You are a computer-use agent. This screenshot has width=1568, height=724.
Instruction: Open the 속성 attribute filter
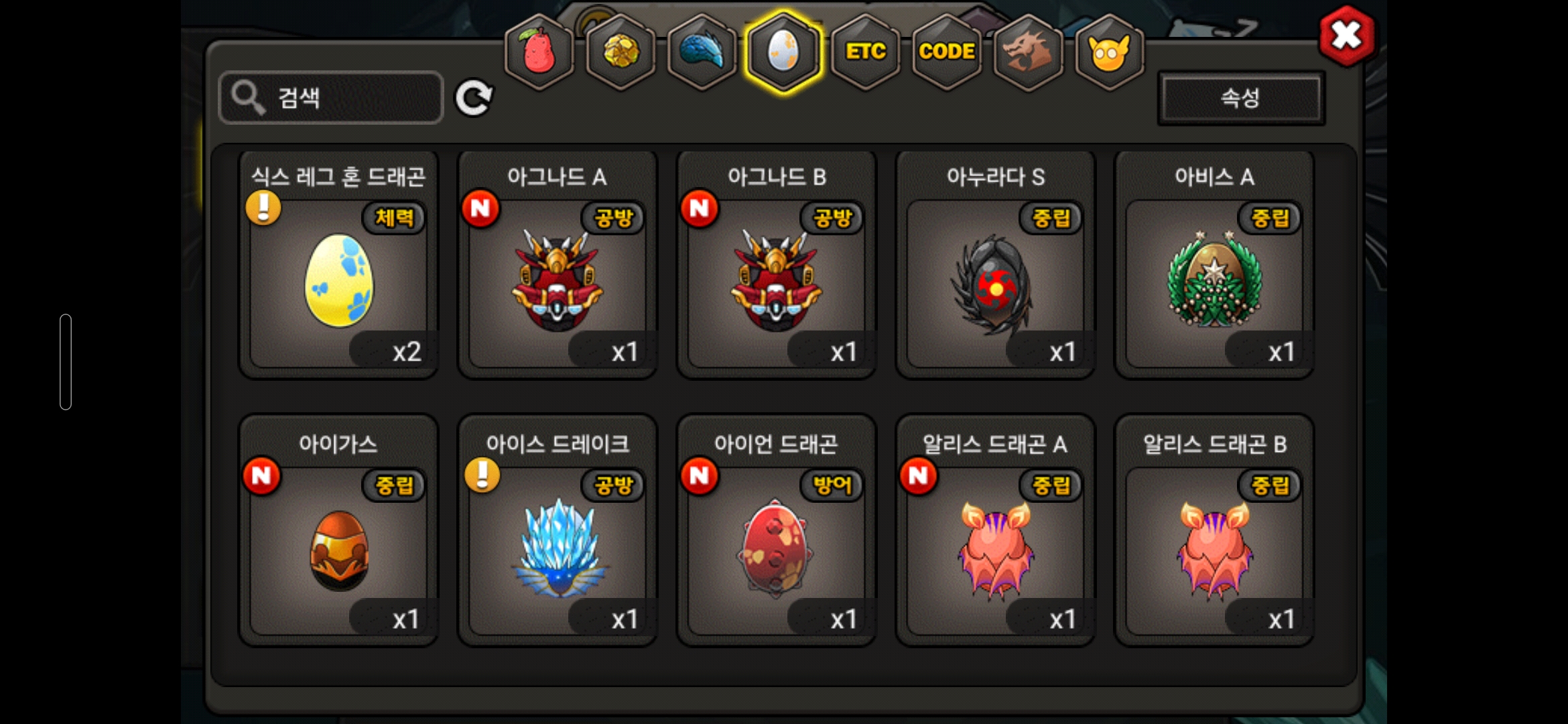(1240, 98)
